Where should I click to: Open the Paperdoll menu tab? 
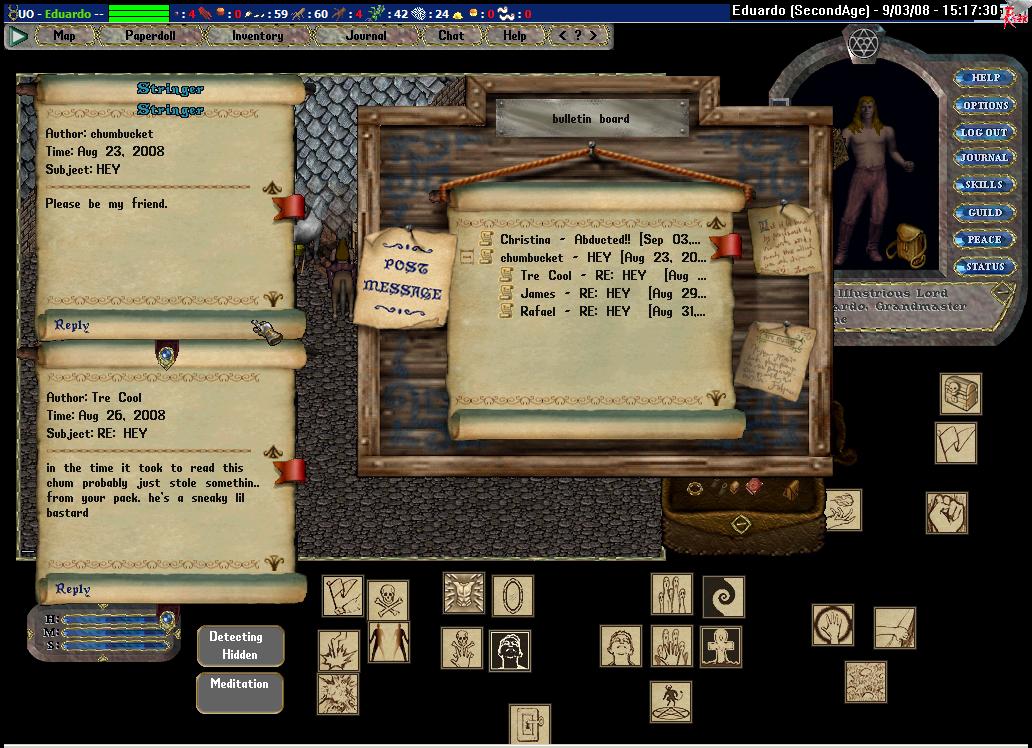coord(149,36)
